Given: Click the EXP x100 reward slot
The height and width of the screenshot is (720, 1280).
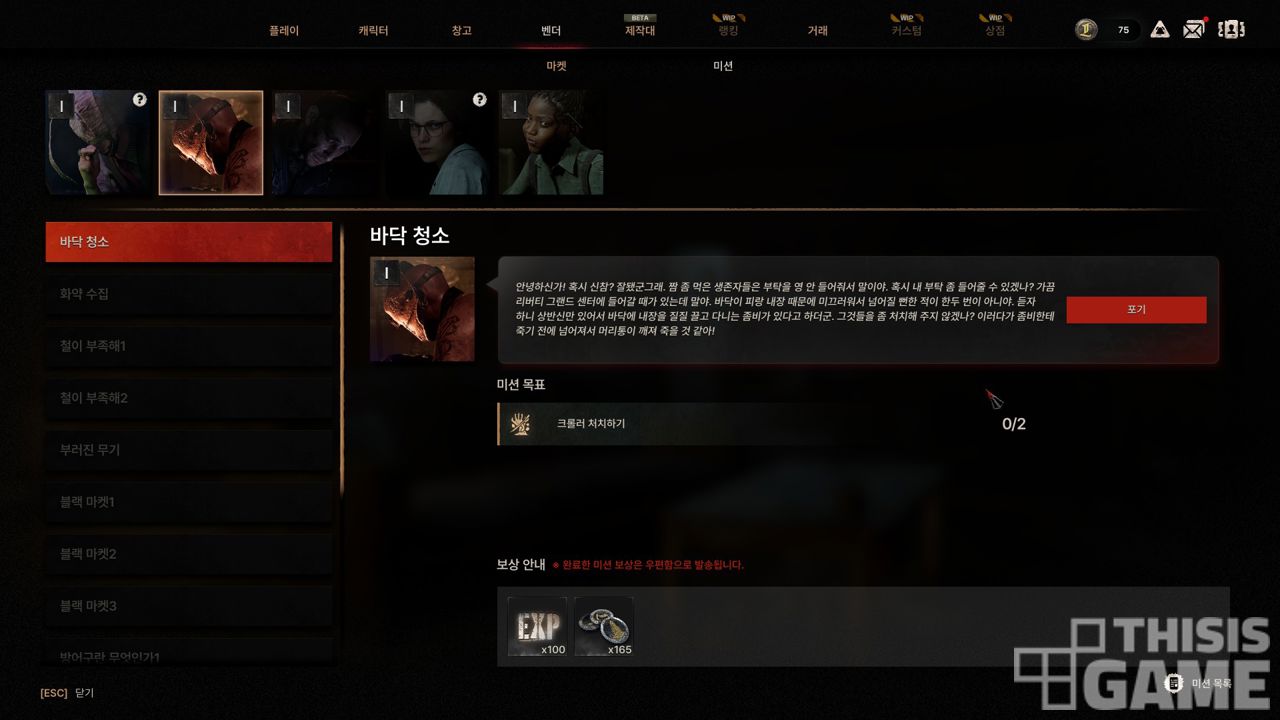Looking at the screenshot, I should [537, 627].
